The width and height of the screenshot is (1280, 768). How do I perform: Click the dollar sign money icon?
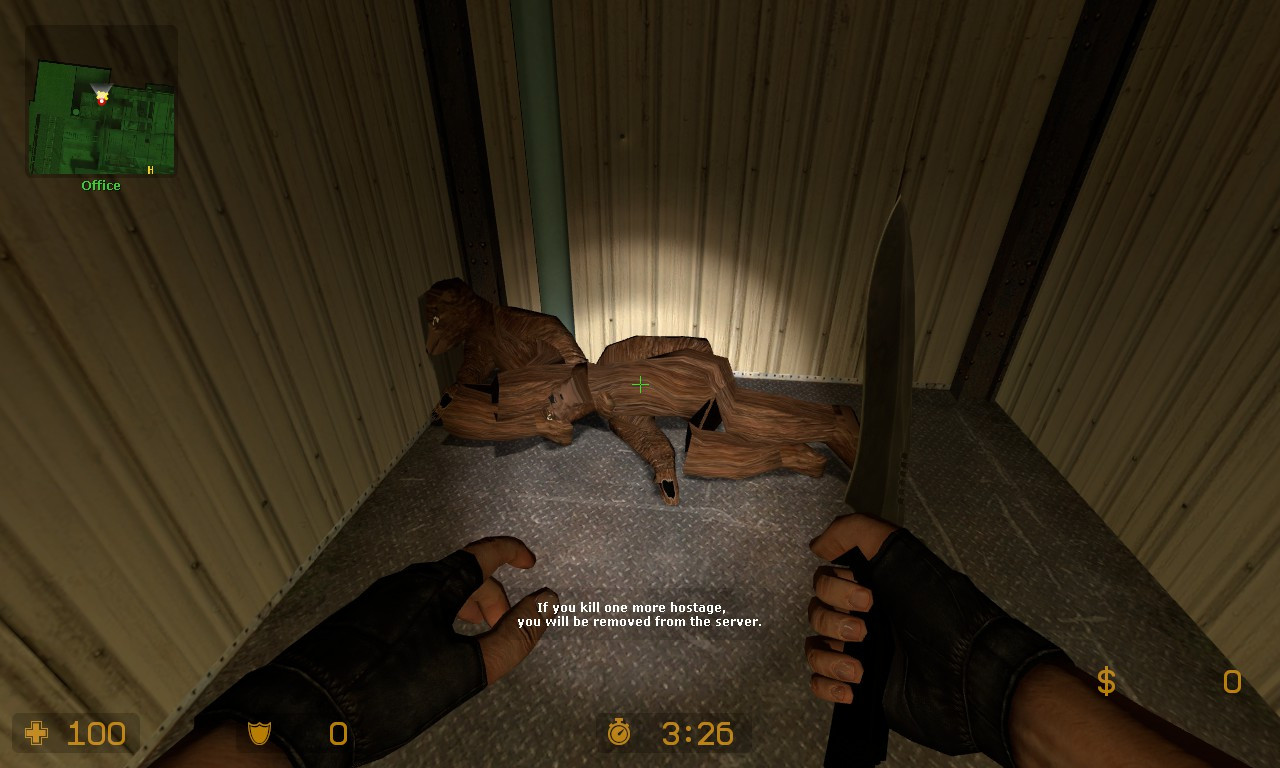tap(1105, 682)
